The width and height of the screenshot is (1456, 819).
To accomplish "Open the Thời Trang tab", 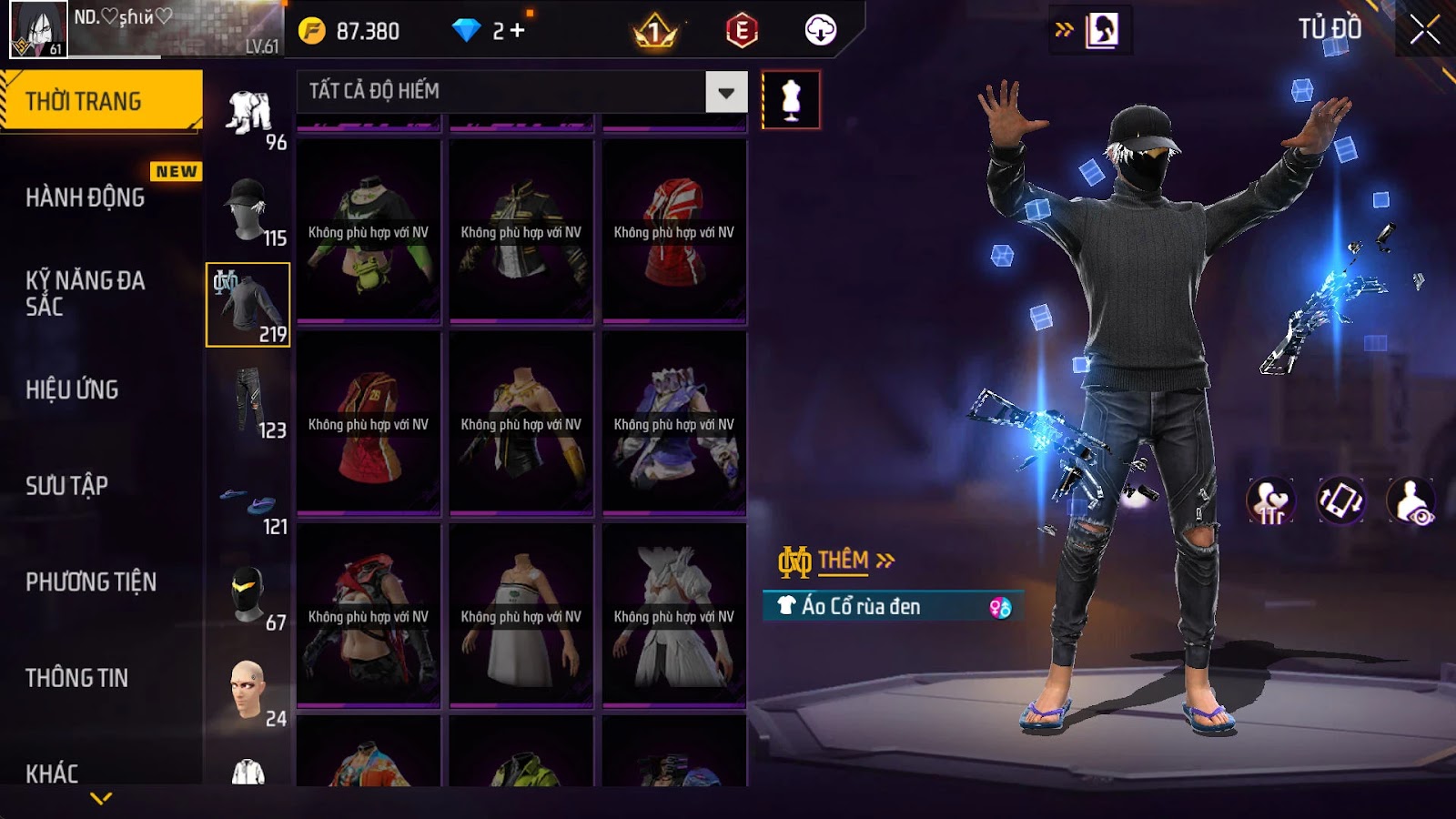I will 101,101.
